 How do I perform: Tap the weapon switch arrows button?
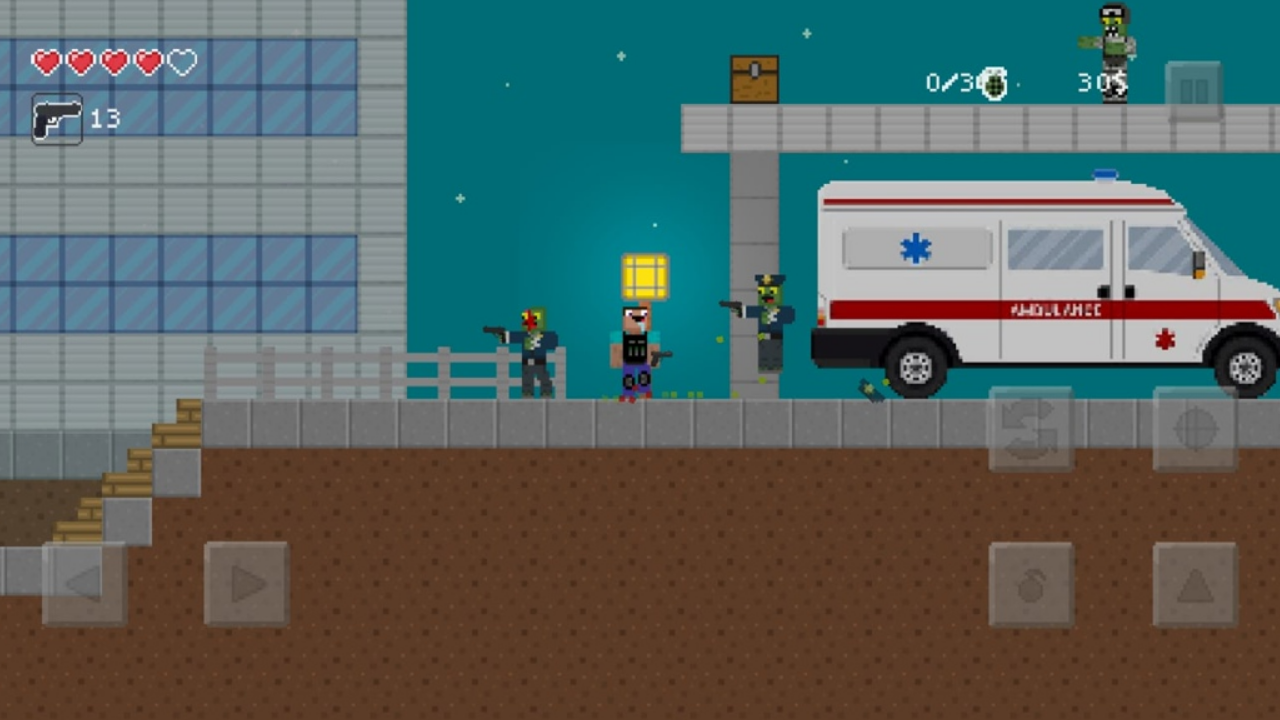tap(1031, 431)
